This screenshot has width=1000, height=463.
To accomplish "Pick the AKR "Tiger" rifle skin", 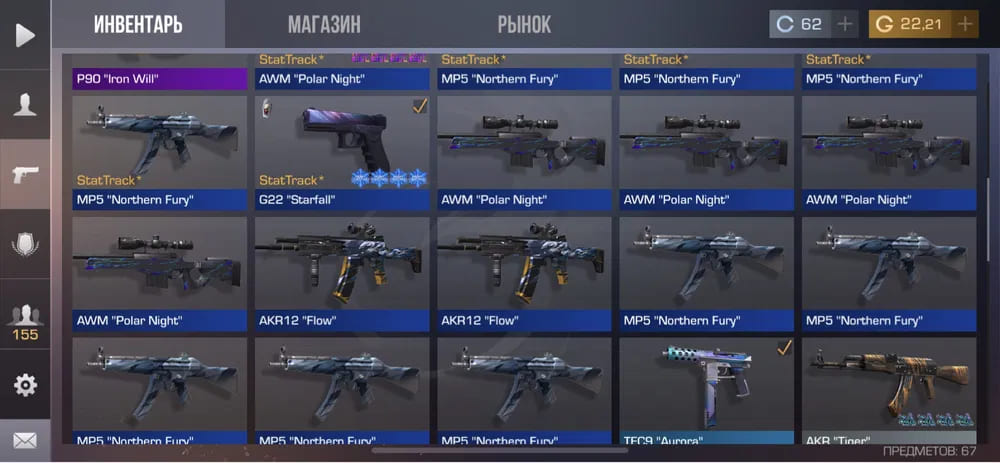I will point(888,390).
